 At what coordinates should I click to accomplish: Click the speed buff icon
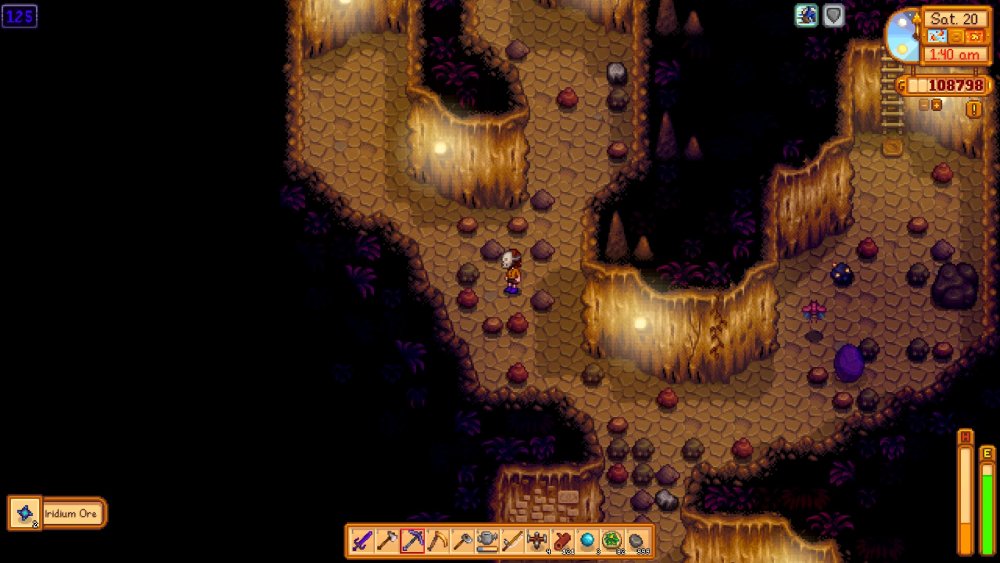(x=806, y=15)
